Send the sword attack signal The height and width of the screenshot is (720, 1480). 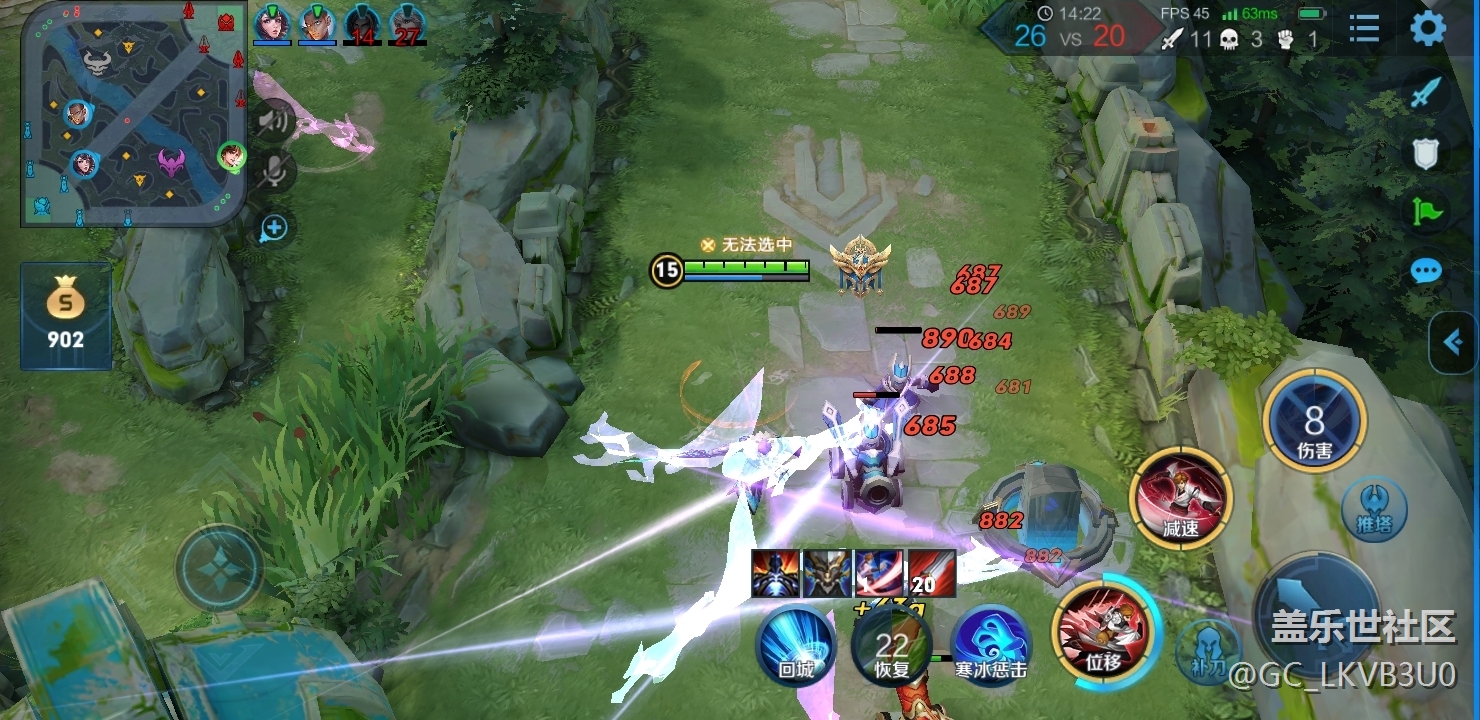(1426, 93)
